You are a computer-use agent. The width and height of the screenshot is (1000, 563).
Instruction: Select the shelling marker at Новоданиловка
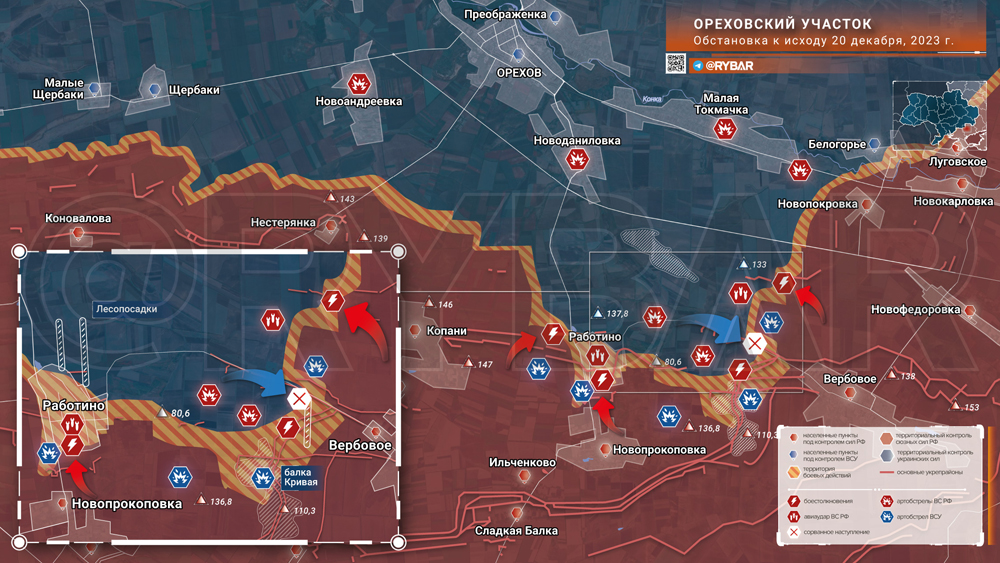[577, 160]
